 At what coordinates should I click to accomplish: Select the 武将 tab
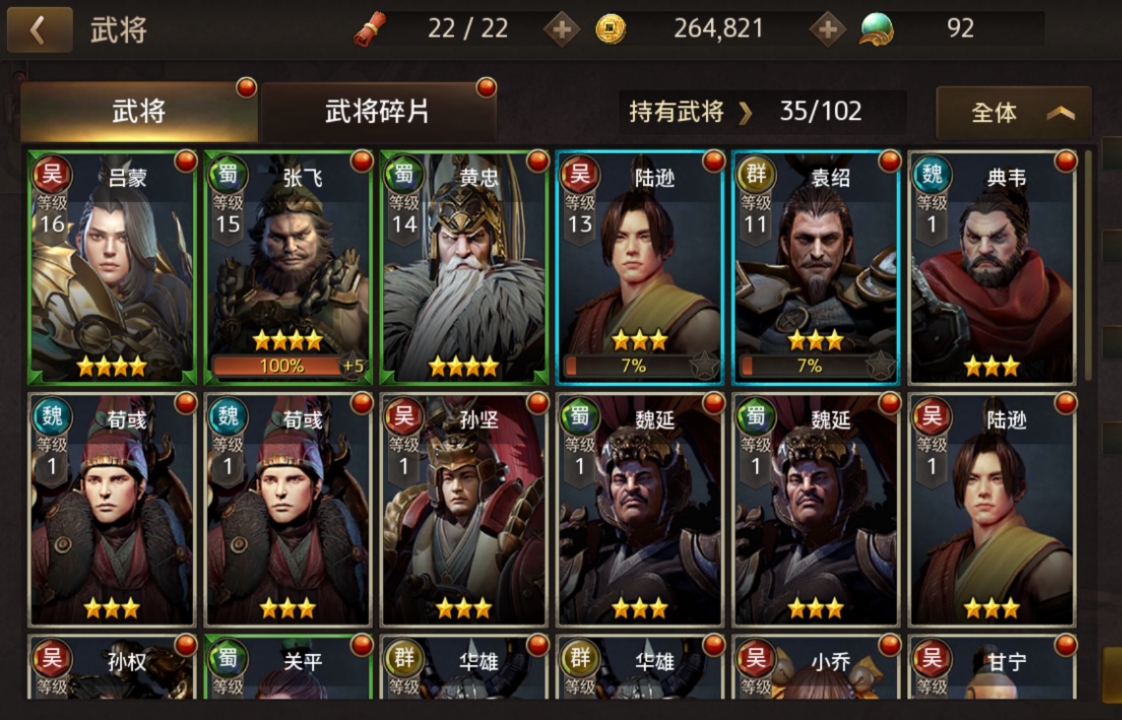pos(139,111)
